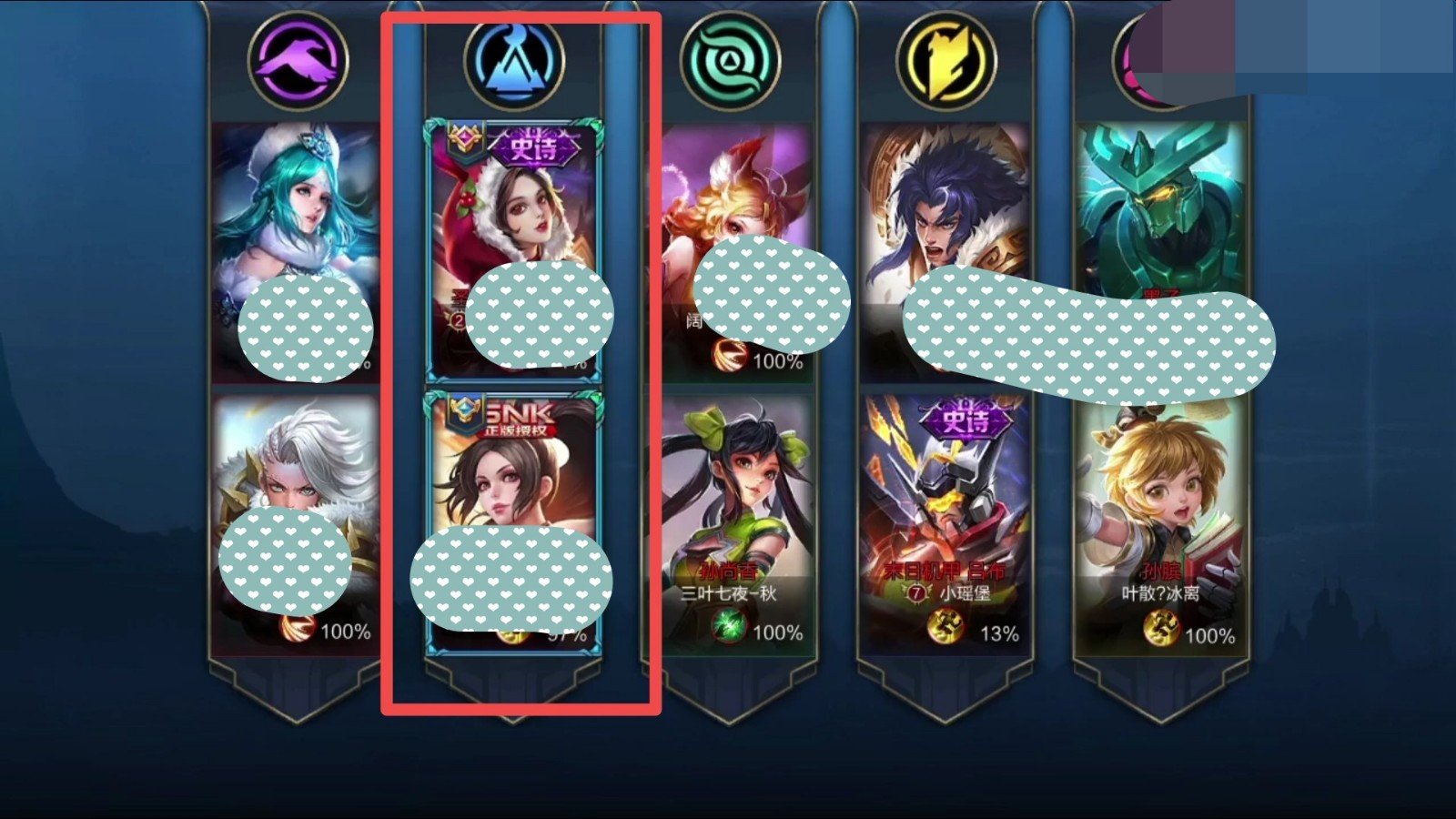Click the green swirl emblem
The image size is (1456, 819).
730,61
